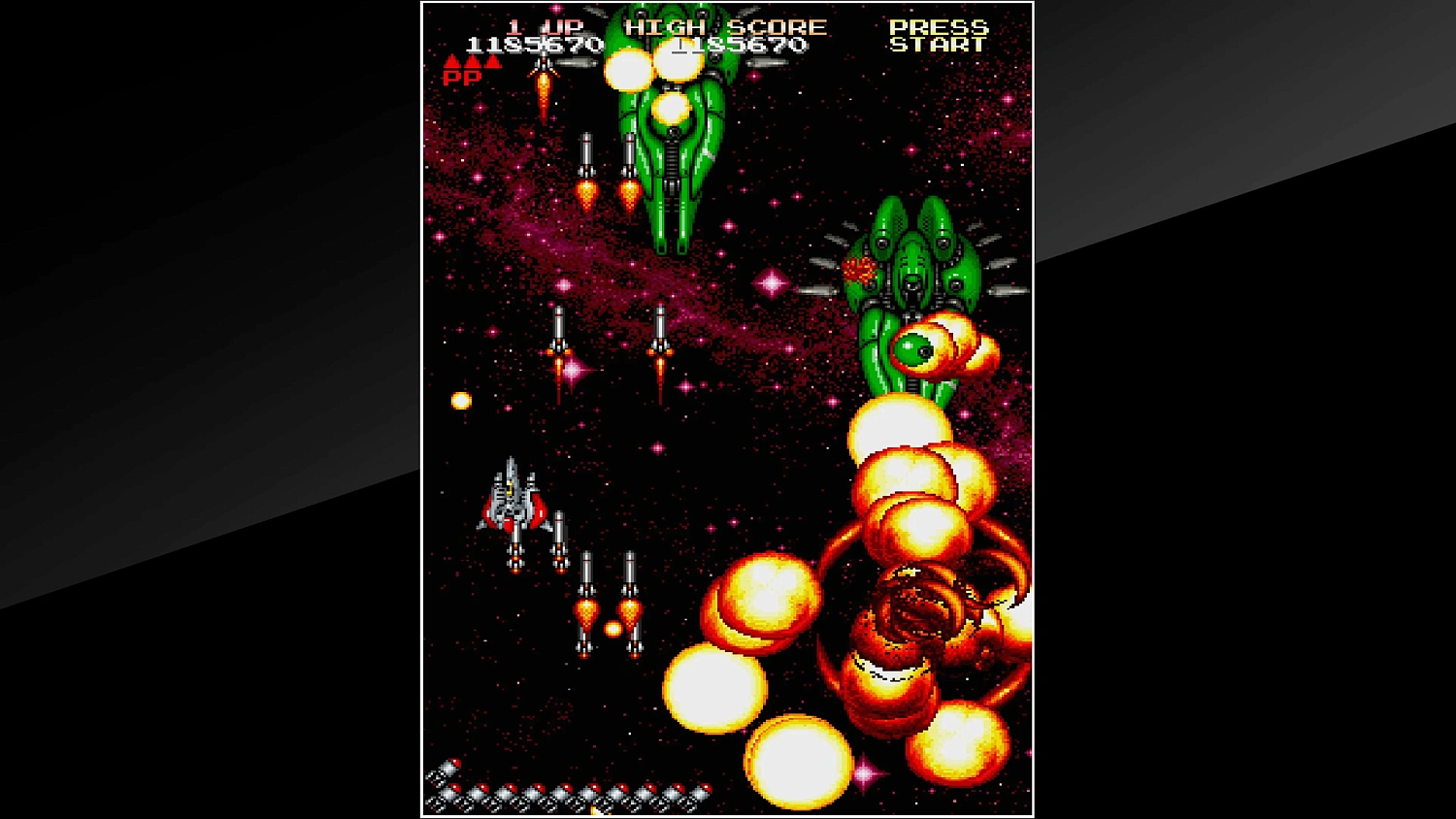
Task: Click the first 'P' power indicator
Action: [450, 77]
